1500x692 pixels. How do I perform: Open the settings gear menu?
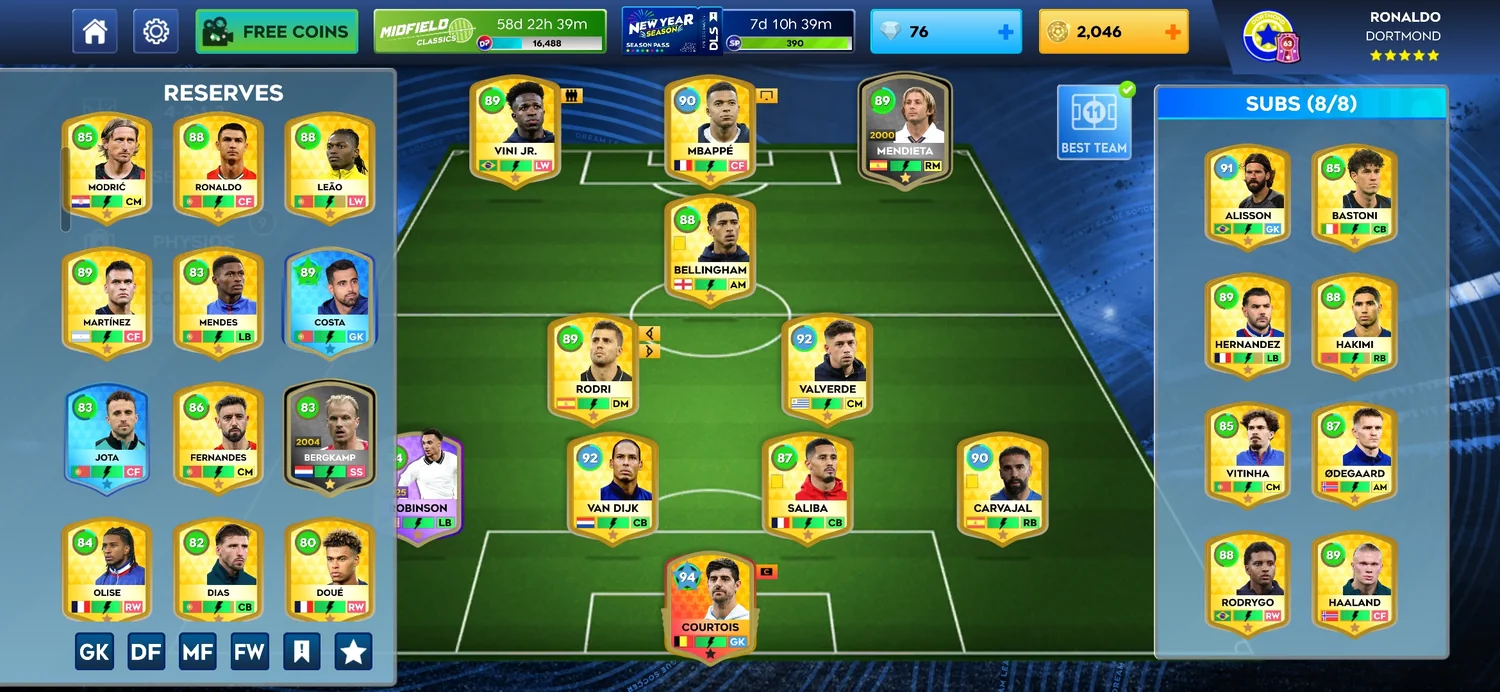(155, 31)
